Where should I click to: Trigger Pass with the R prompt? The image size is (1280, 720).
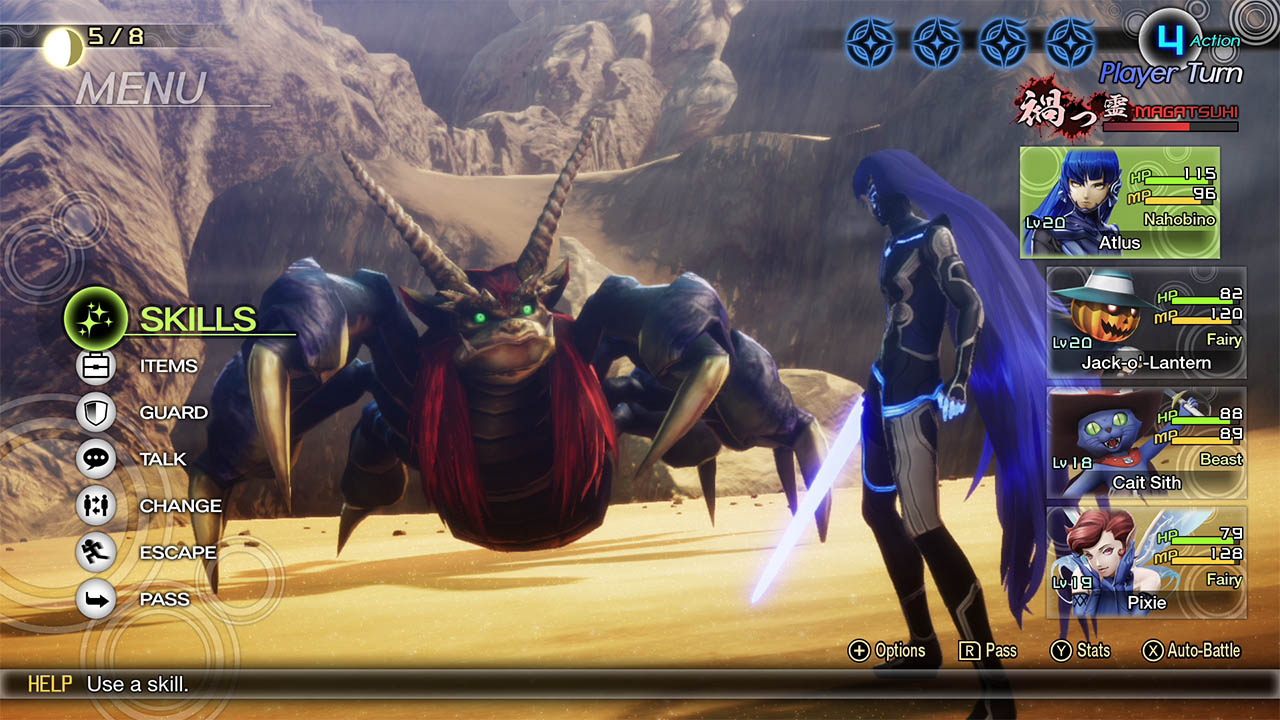coord(985,650)
